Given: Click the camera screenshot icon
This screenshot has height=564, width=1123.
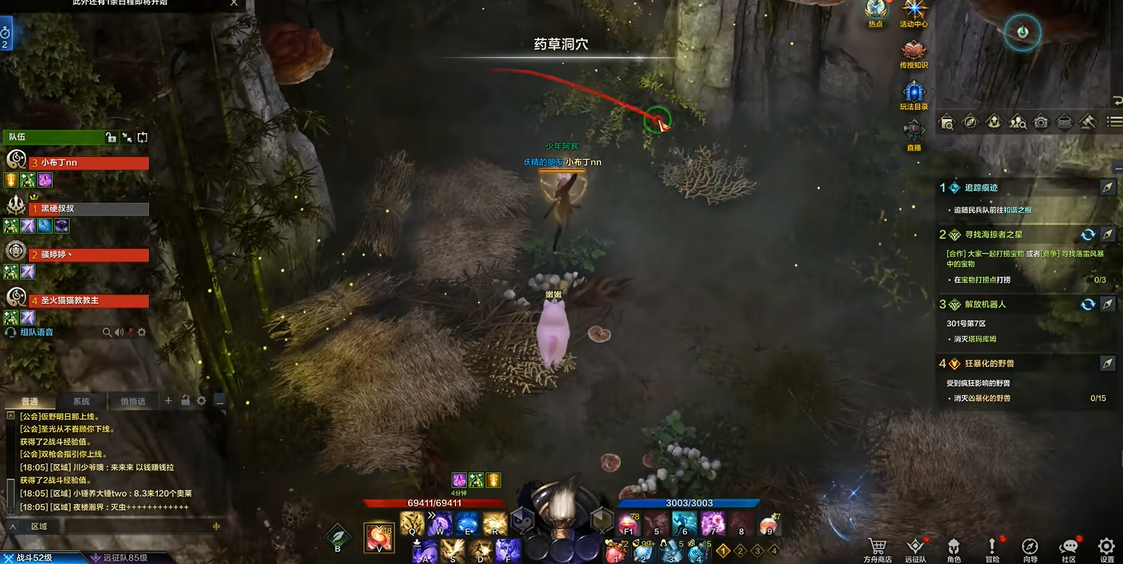Looking at the screenshot, I should pos(1041,122).
